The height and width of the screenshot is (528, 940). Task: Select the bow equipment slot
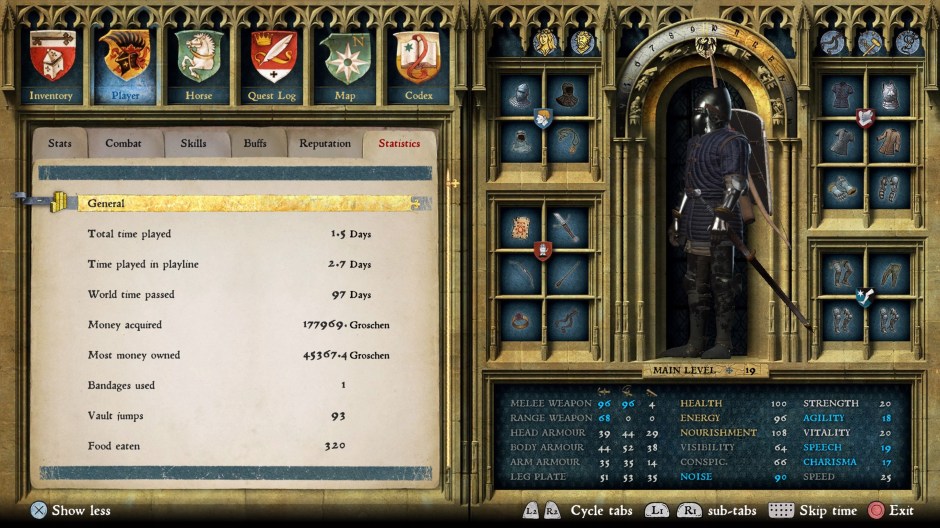[x=520, y=273]
